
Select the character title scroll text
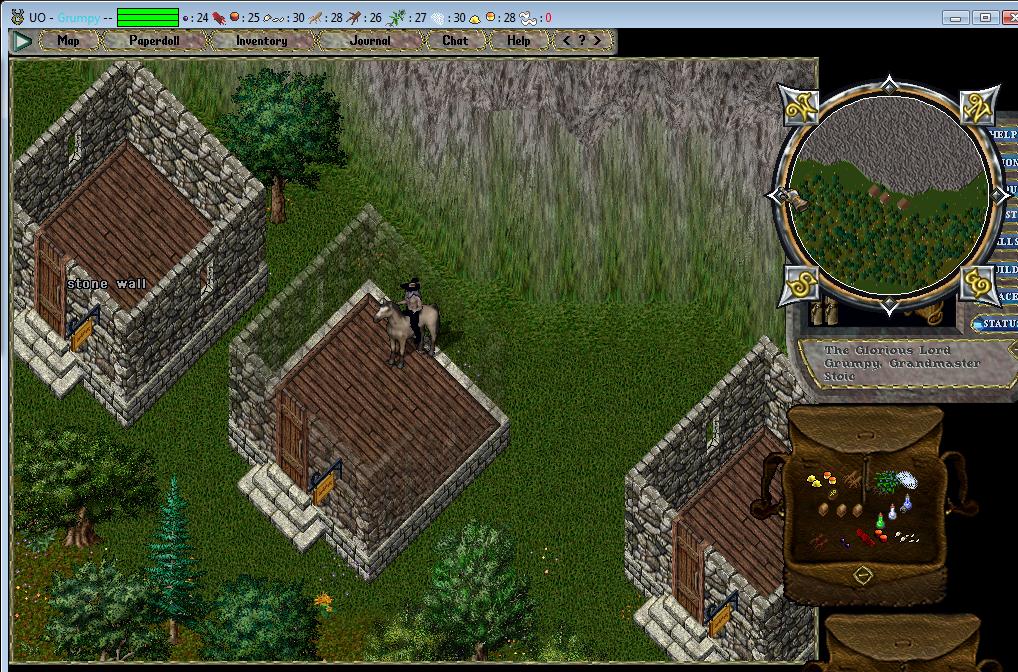point(902,363)
